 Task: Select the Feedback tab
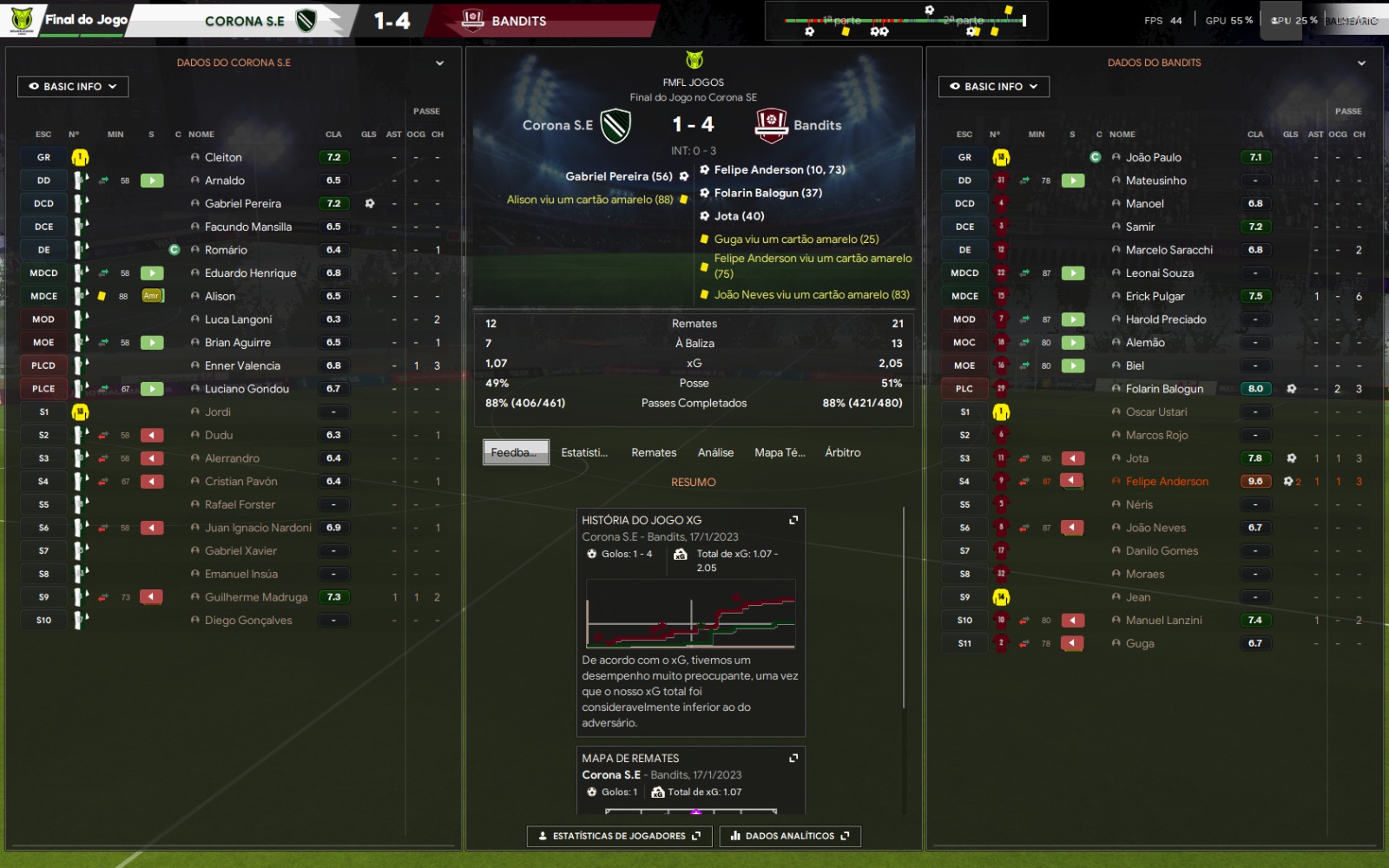click(x=516, y=452)
